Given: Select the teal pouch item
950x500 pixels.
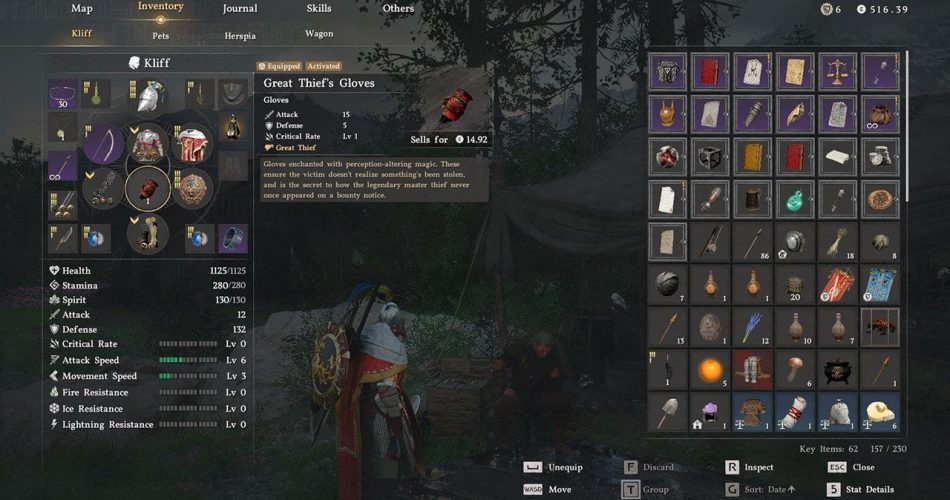Looking at the screenshot, I should pos(795,199).
